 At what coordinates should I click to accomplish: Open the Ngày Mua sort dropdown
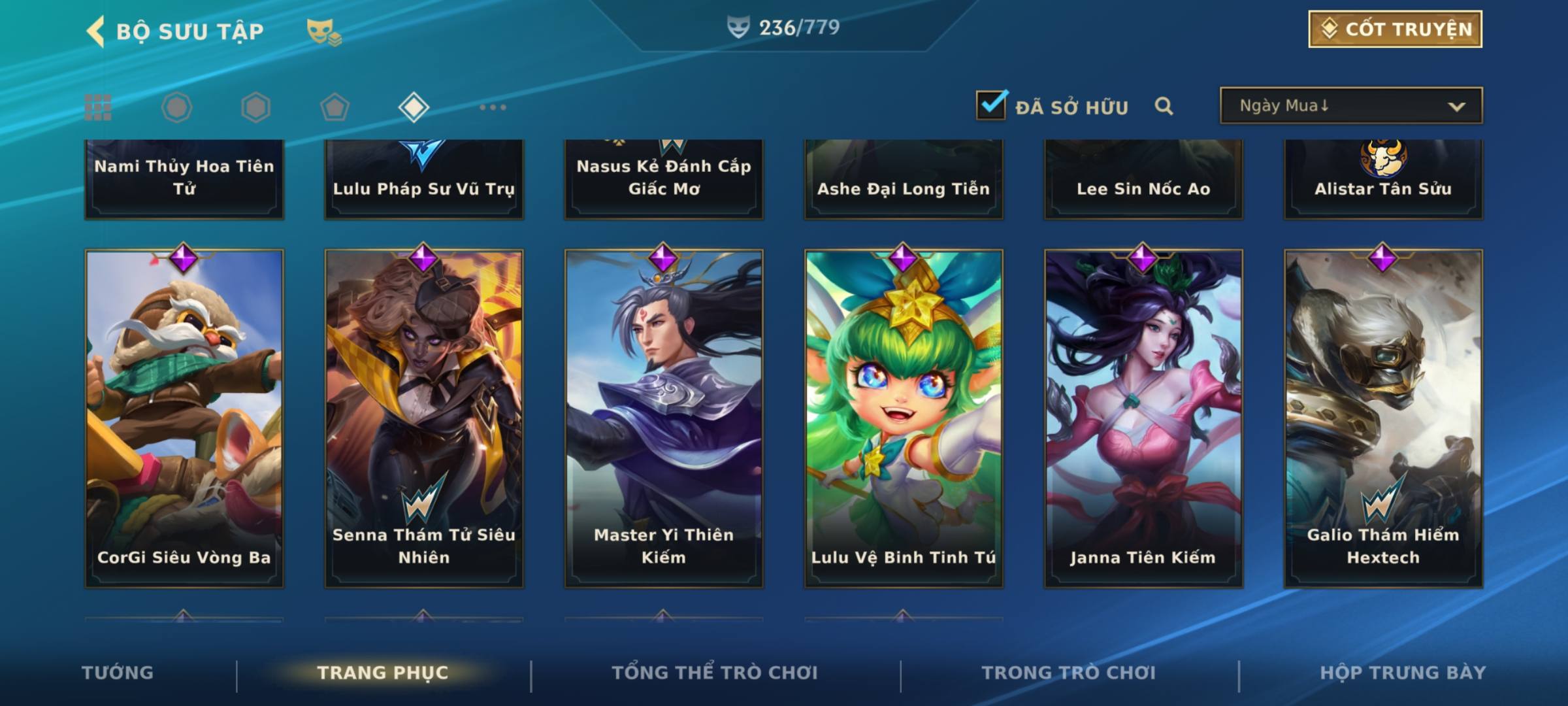tap(1350, 106)
